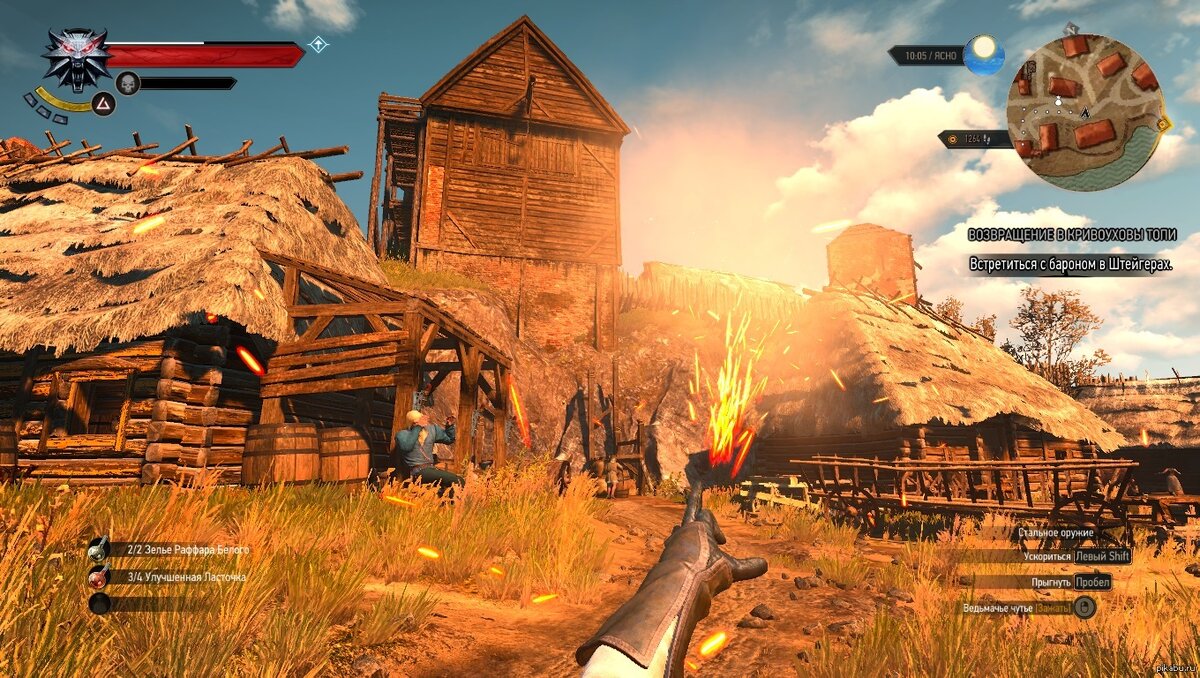Click the wolf medallion emblem
The image size is (1200, 678).
[x=76, y=57]
